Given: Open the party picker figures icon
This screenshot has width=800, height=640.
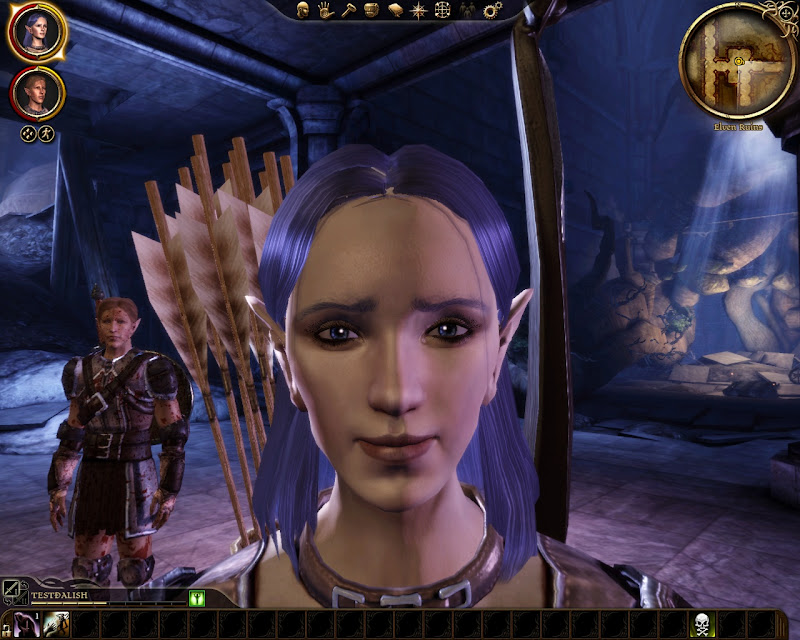Looking at the screenshot, I should (467, 10).
